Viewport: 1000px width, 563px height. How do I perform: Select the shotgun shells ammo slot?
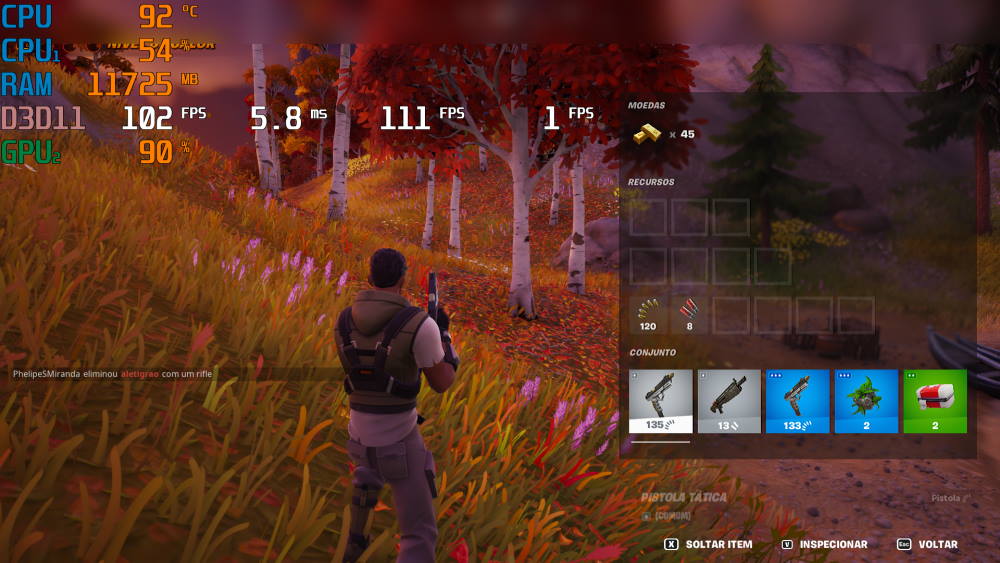pyautogui.click(x=688, y=314)
